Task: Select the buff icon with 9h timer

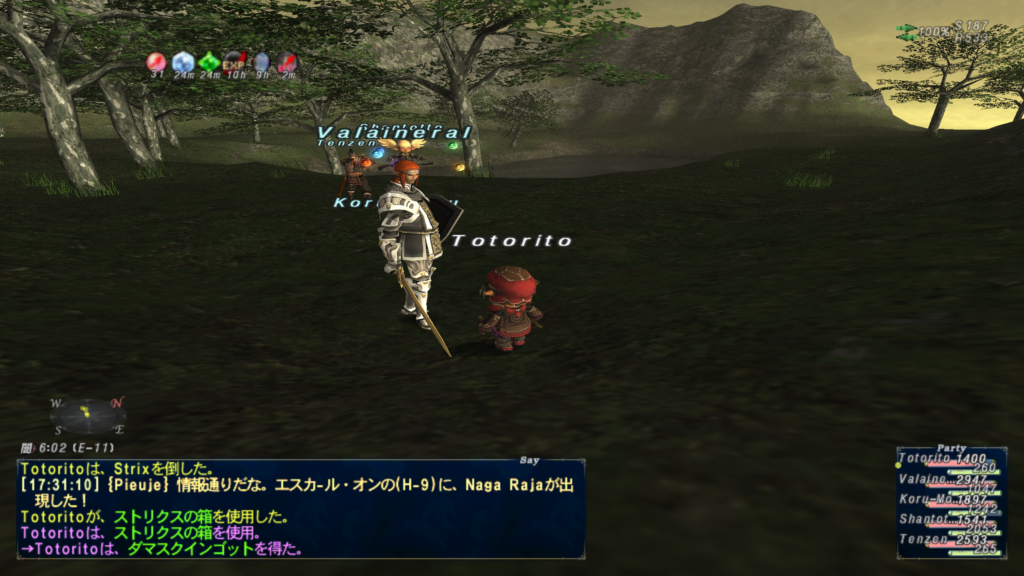Action: point(261,63)
